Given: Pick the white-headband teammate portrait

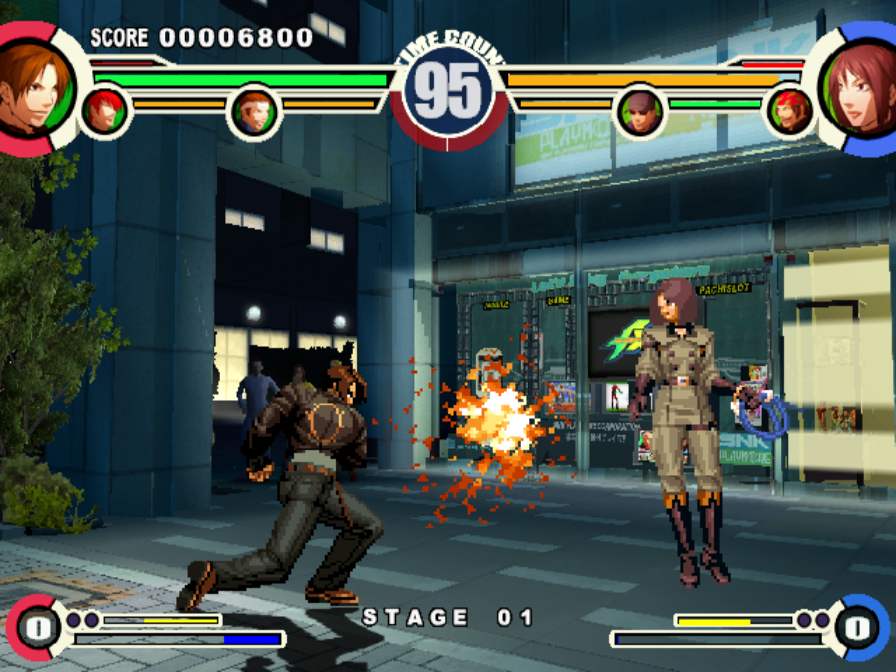Looking at the screenshot, I should tap(255, 113).
